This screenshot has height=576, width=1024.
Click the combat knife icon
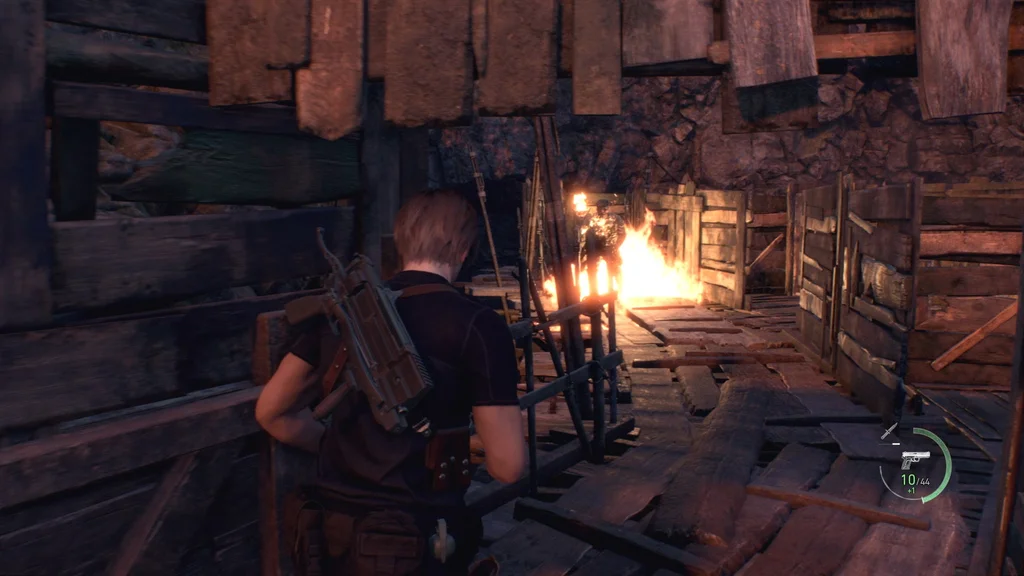point(889,431)
